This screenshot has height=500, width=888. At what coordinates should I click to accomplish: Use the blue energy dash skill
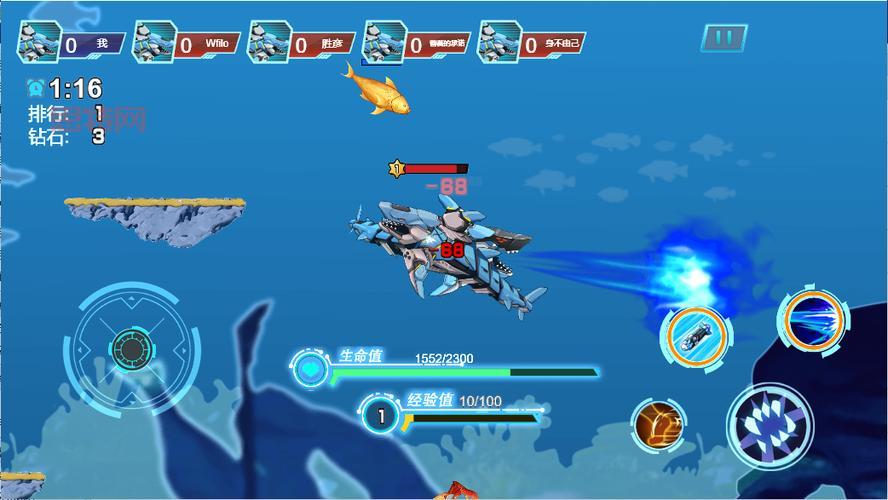812,322
